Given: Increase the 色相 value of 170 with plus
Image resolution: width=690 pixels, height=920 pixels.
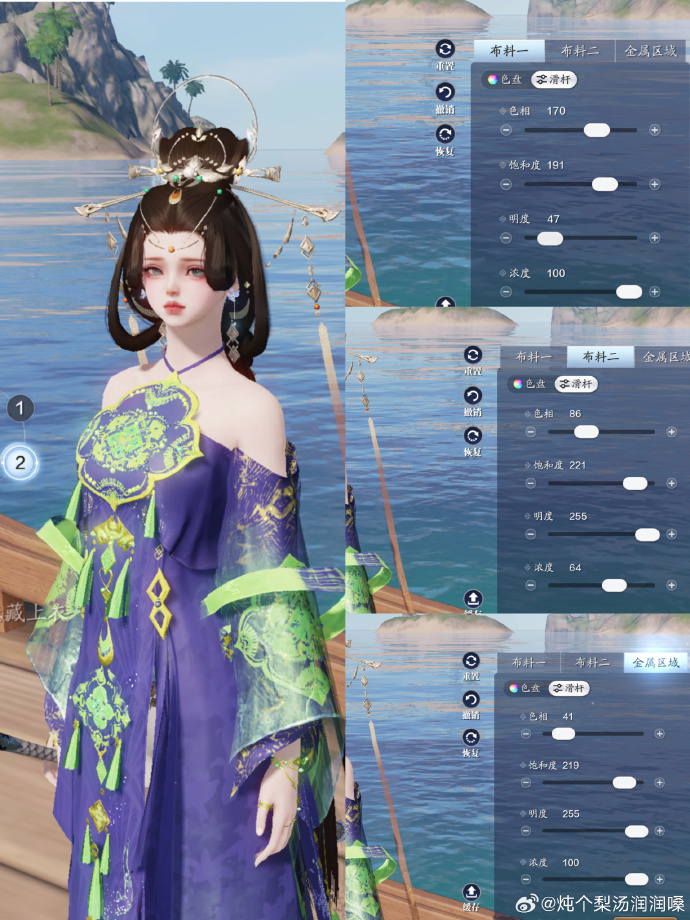Looking at the screenshot, I should [655, 130].
